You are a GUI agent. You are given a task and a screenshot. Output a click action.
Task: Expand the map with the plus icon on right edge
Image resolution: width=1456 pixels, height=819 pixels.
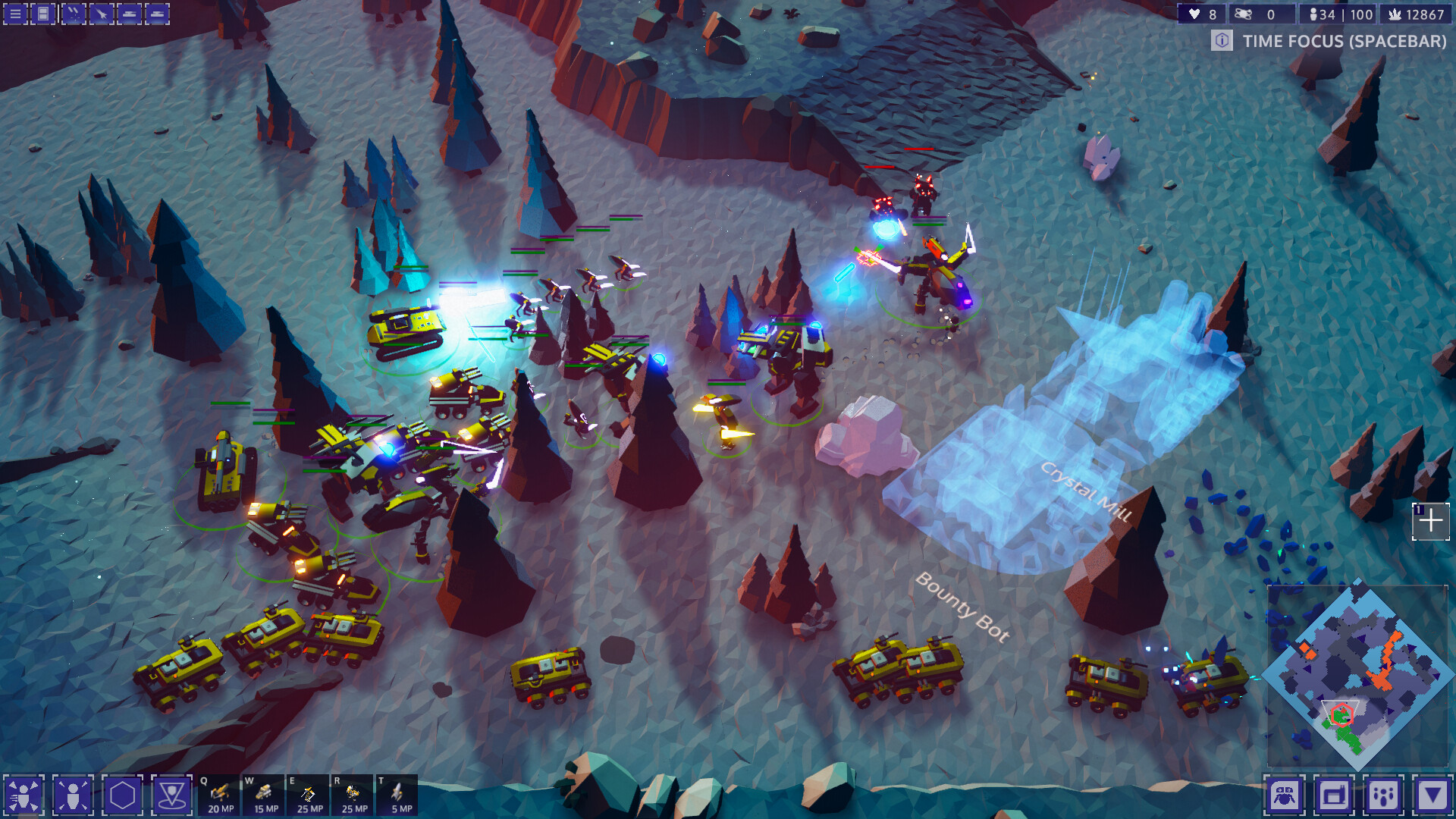click(x=1432, y=520)
